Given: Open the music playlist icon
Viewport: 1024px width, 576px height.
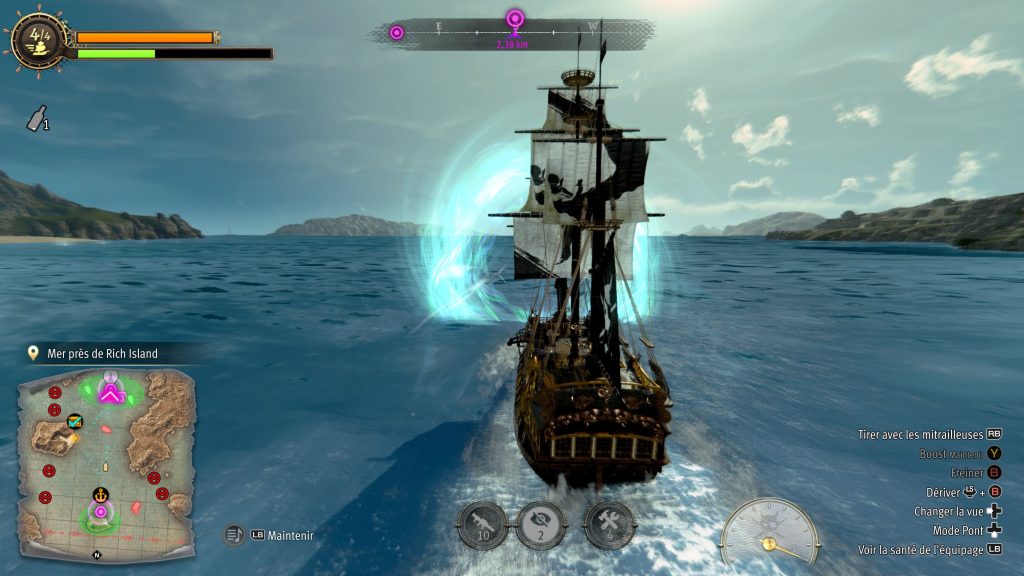Looking at the screenshot, I should (x=234, y=535).
